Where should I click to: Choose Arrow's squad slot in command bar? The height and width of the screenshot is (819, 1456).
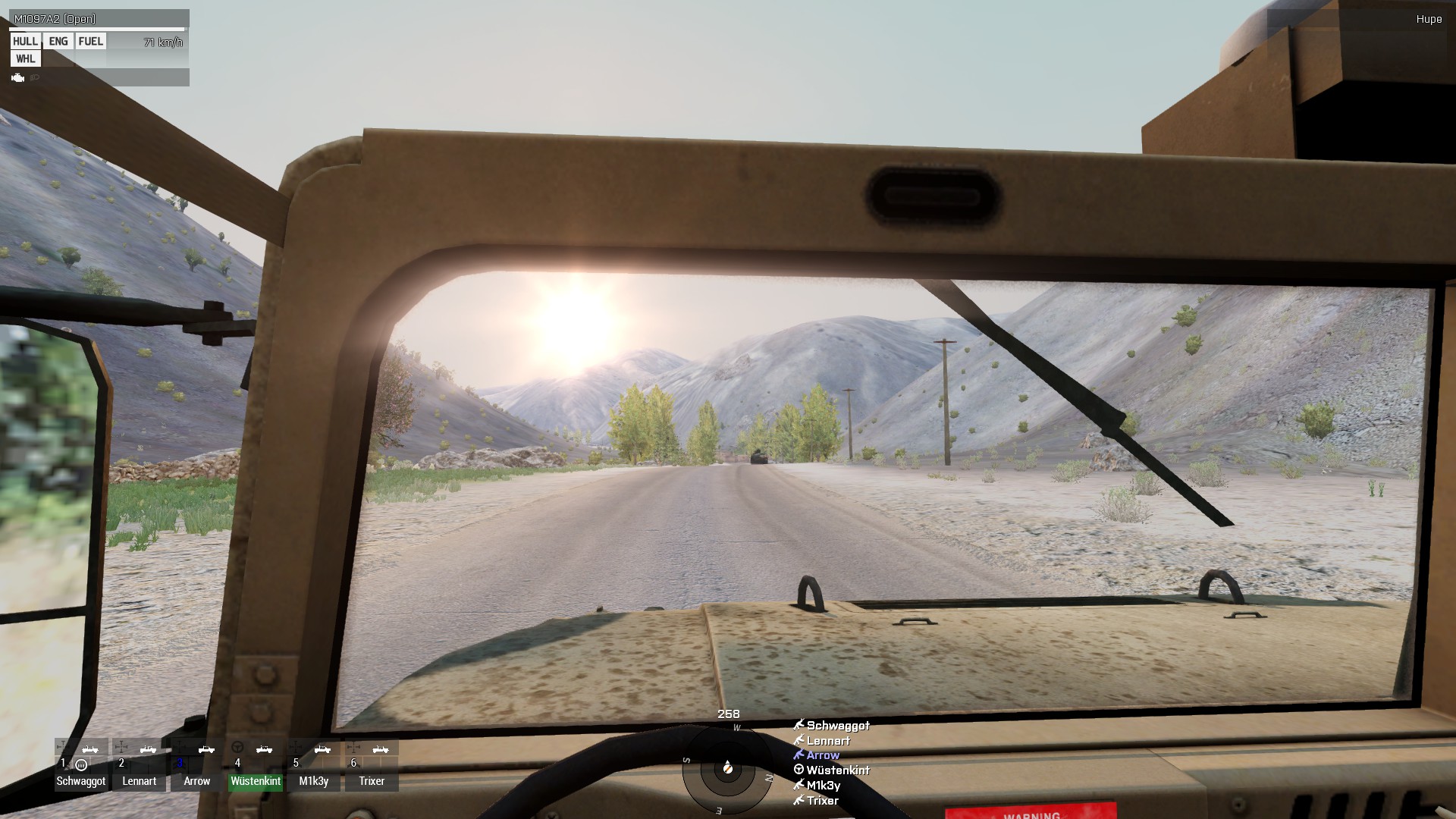pyautogui.click(x=197, y=766)
